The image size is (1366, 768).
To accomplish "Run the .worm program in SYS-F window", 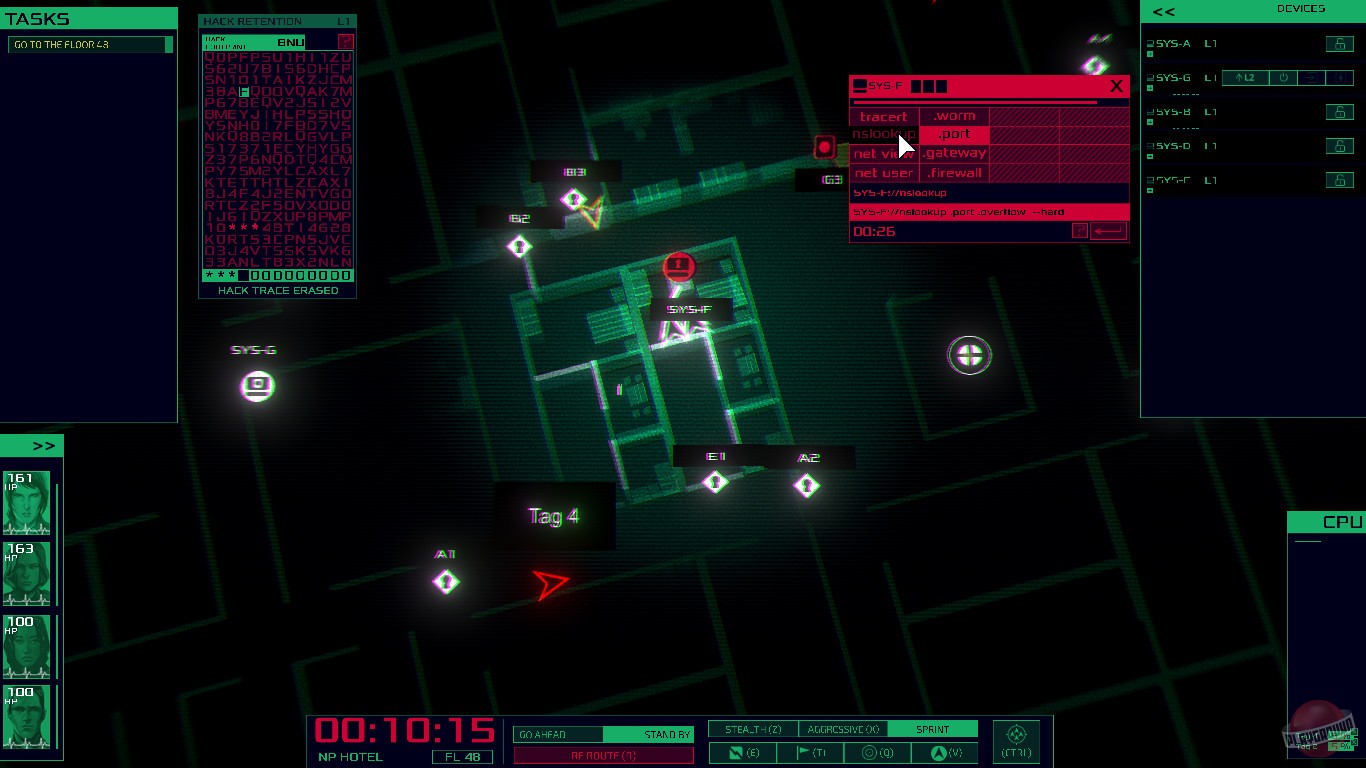I will 952,116.
